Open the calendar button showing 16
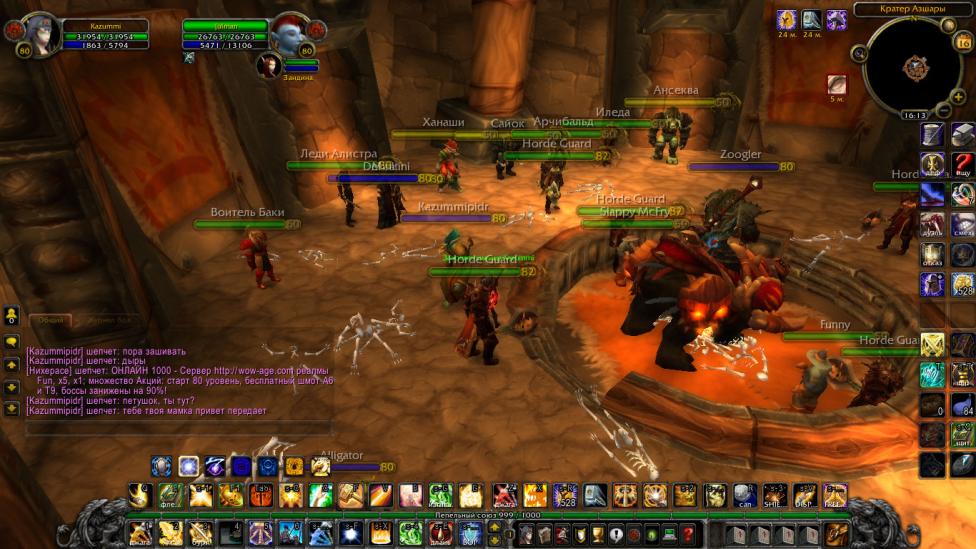976x549 pixels. click(964, 41)
